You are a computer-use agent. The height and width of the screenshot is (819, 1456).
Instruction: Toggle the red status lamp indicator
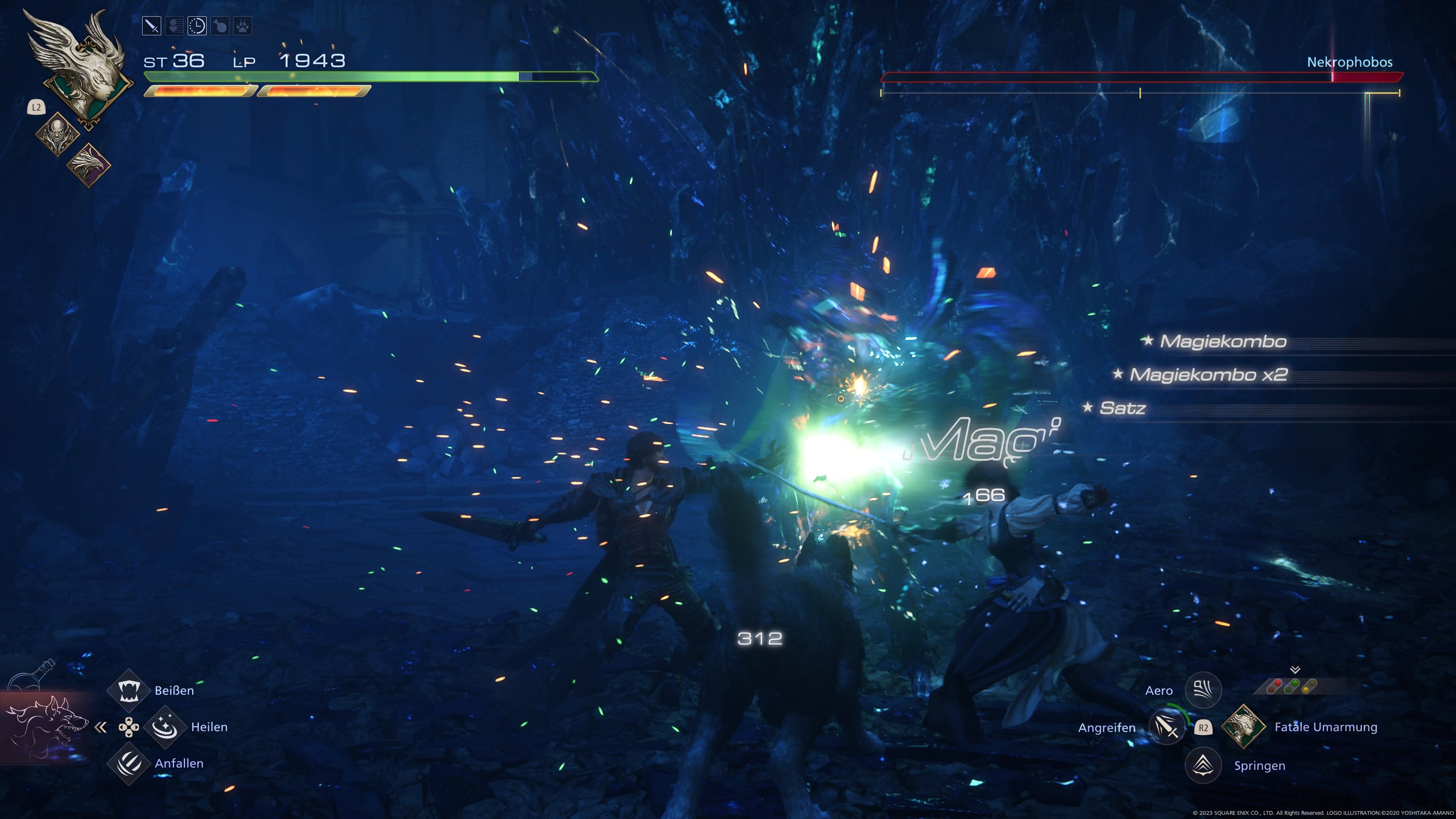click(x=1274, y=686)
